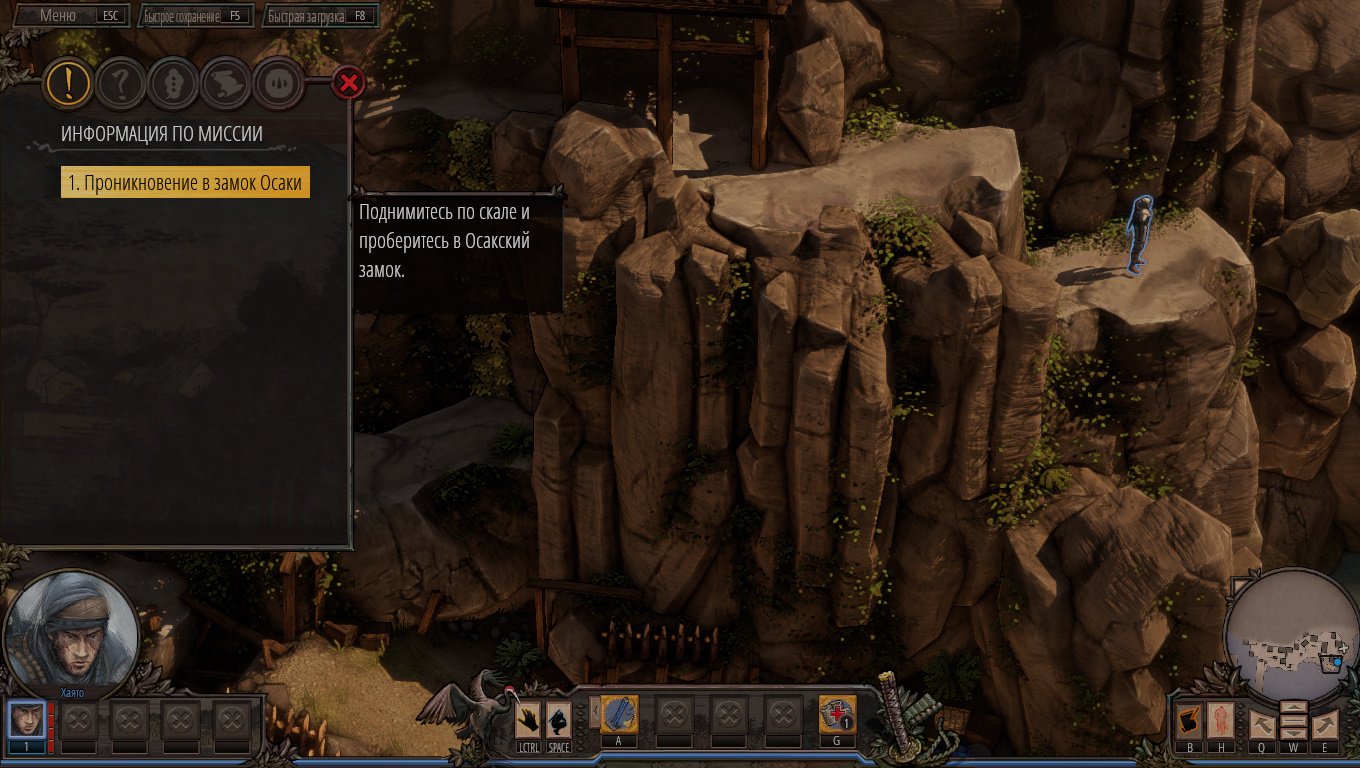The width and height of the screenshot is (1360, 768).
Task: Click the zoom out chevron below W key
Action: [1293, 732]
